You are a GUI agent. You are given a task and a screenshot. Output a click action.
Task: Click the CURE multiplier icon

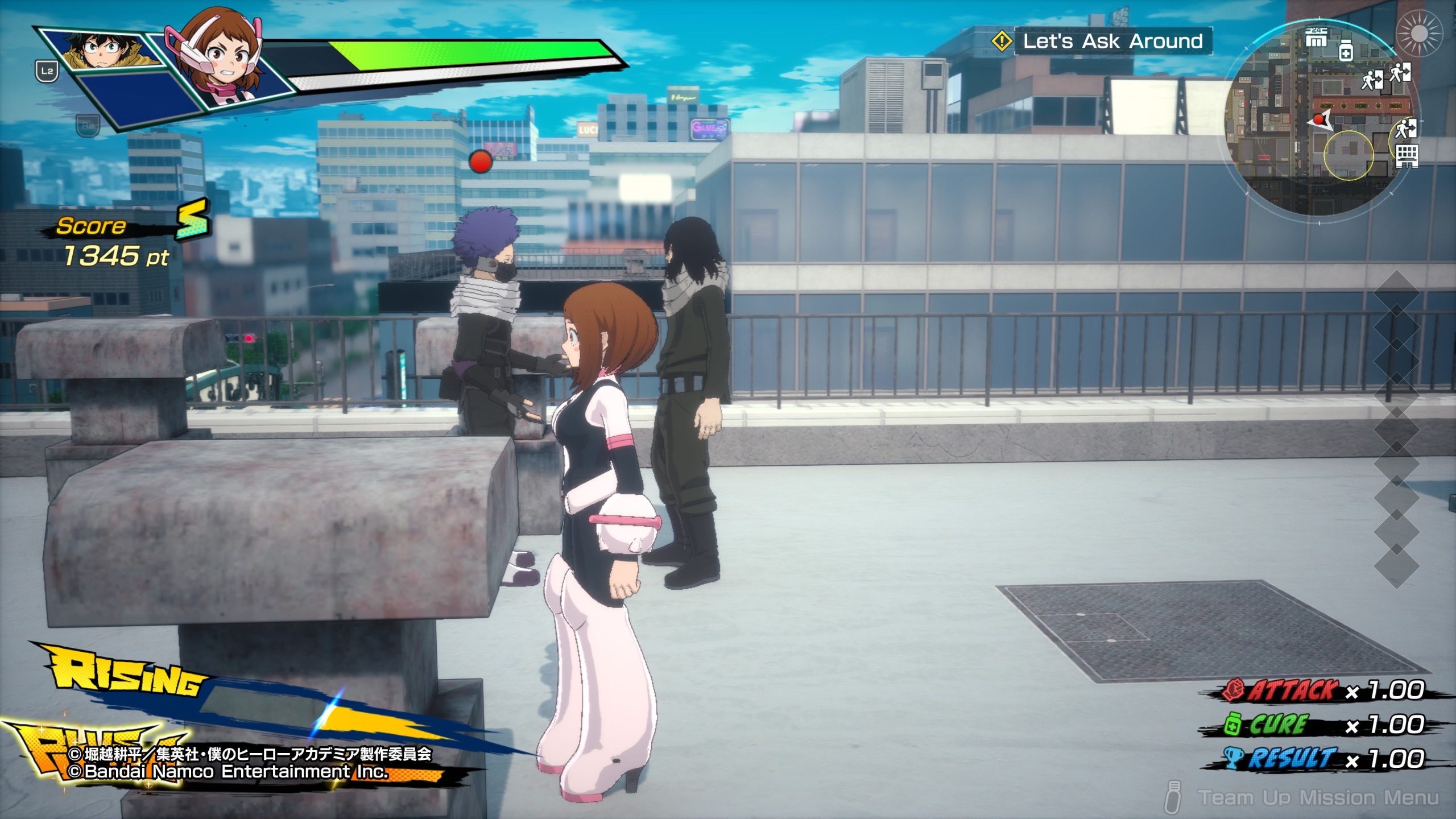click(x=1233, y=725)
